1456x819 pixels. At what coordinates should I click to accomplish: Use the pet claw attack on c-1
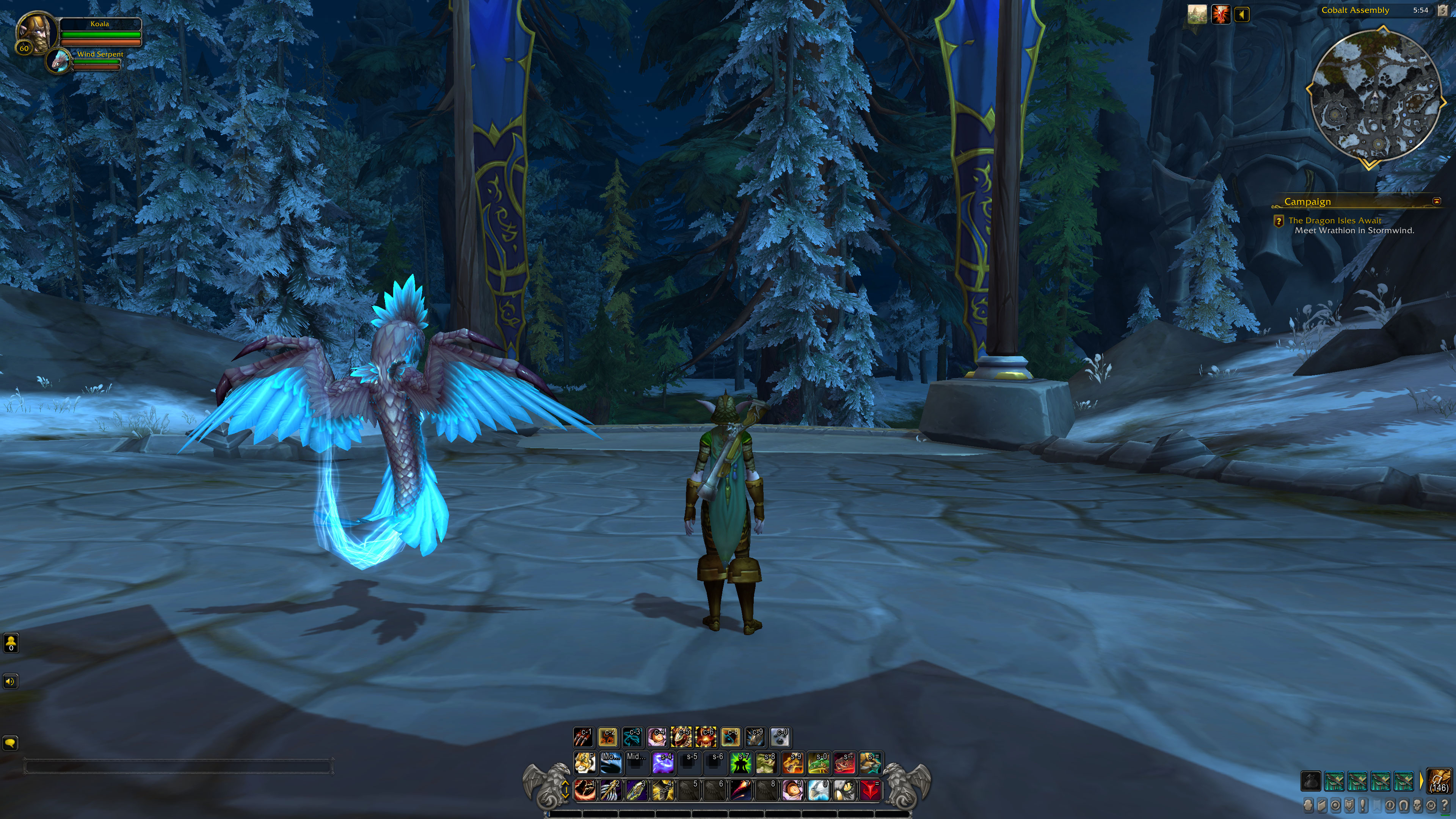click(x=583, y=737)
